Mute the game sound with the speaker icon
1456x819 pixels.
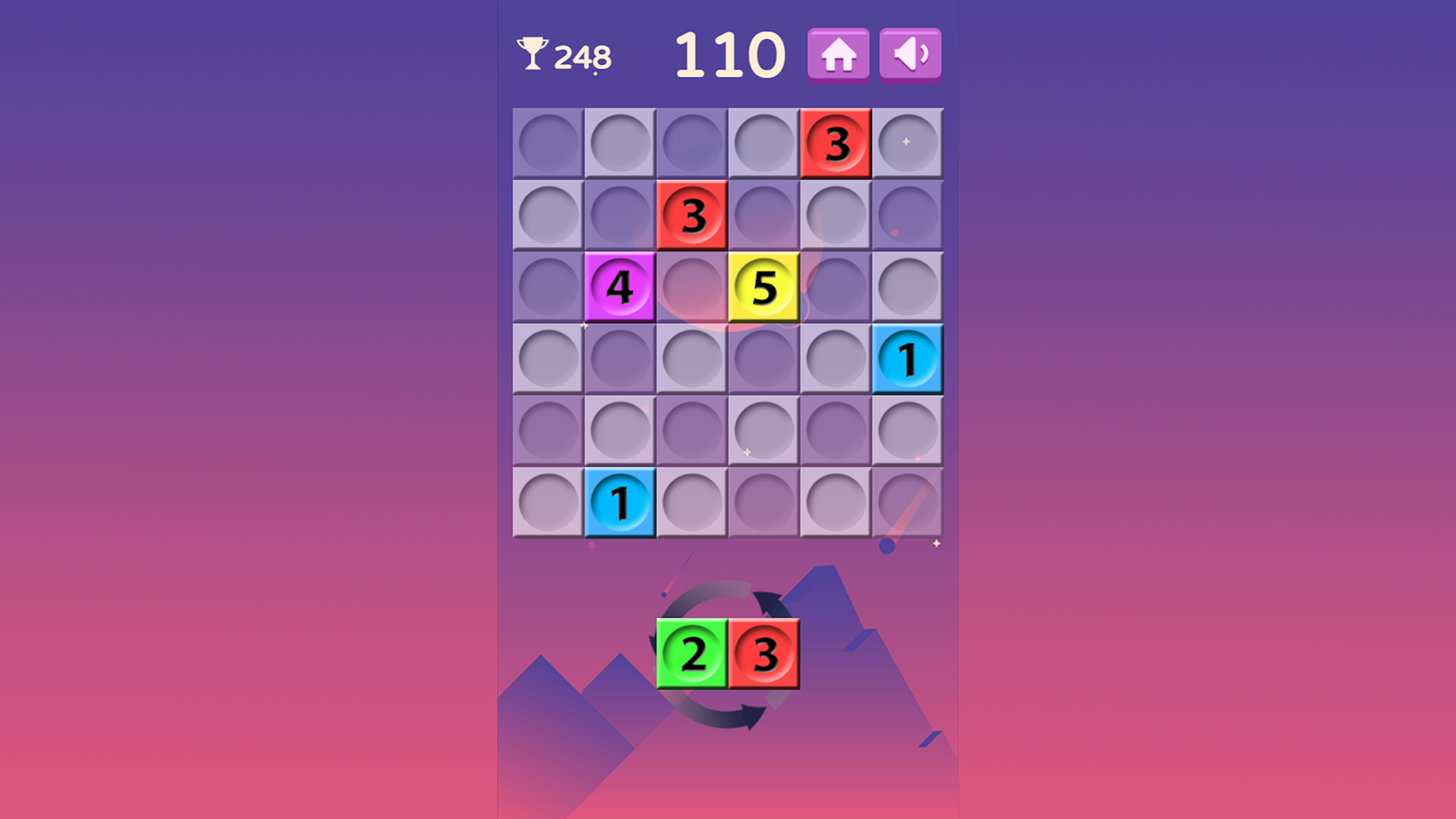point(909,54)
